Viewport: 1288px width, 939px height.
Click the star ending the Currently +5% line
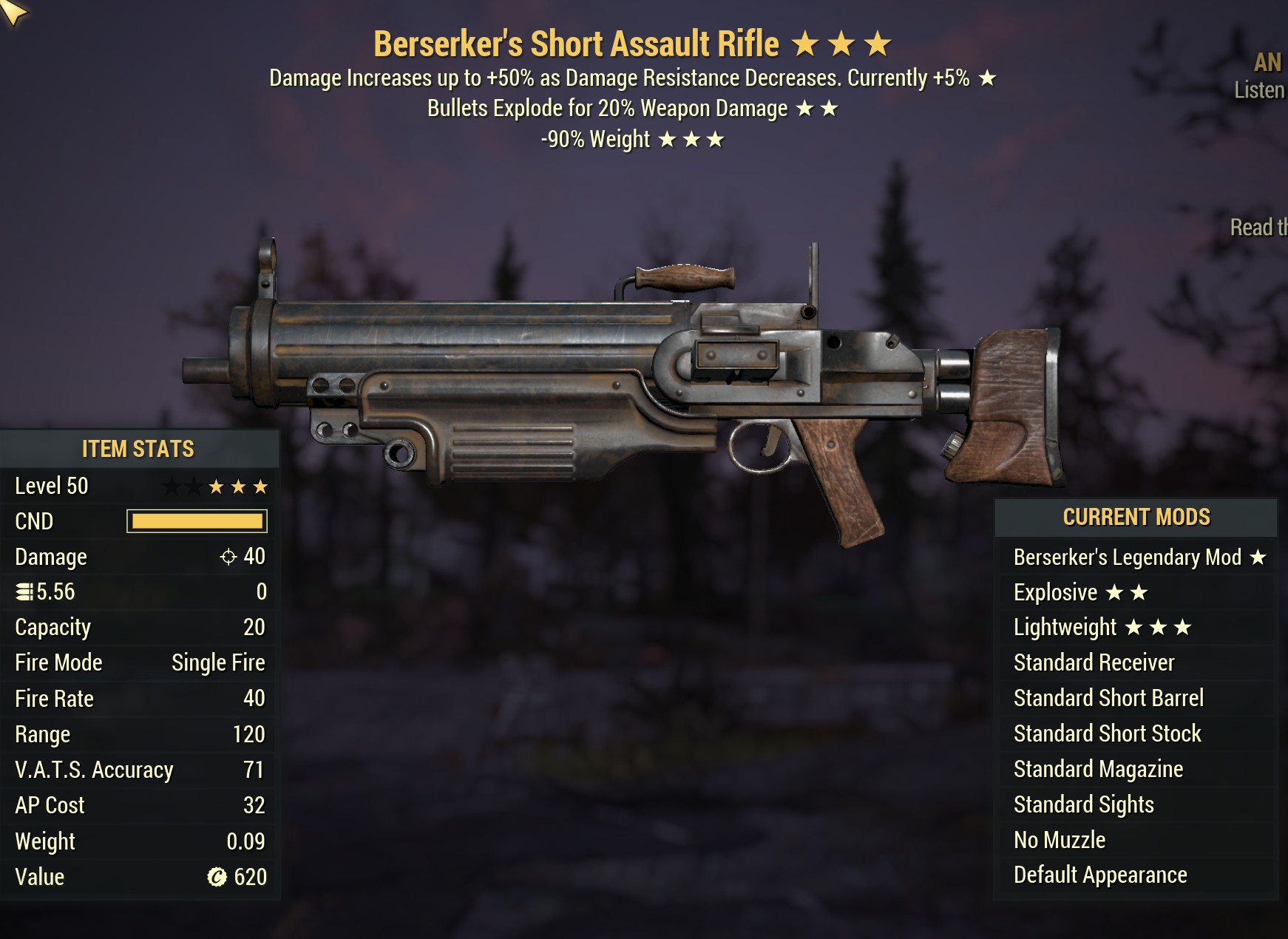coord(986,78)
